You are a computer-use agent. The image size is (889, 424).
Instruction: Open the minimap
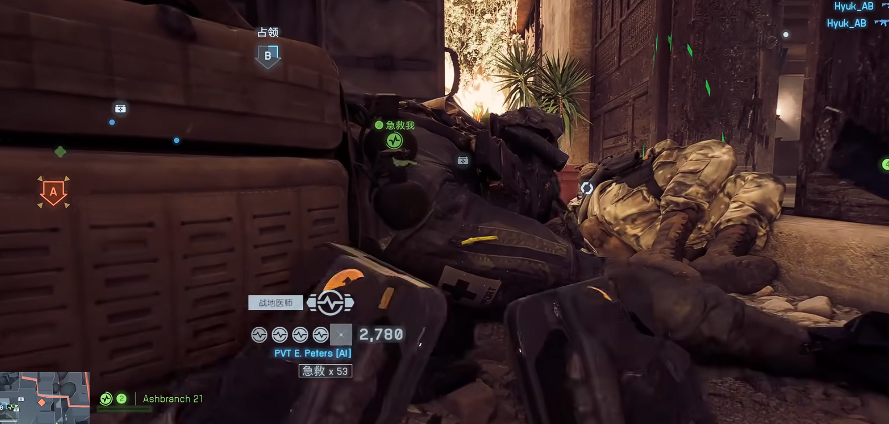(x=45, y=397)
